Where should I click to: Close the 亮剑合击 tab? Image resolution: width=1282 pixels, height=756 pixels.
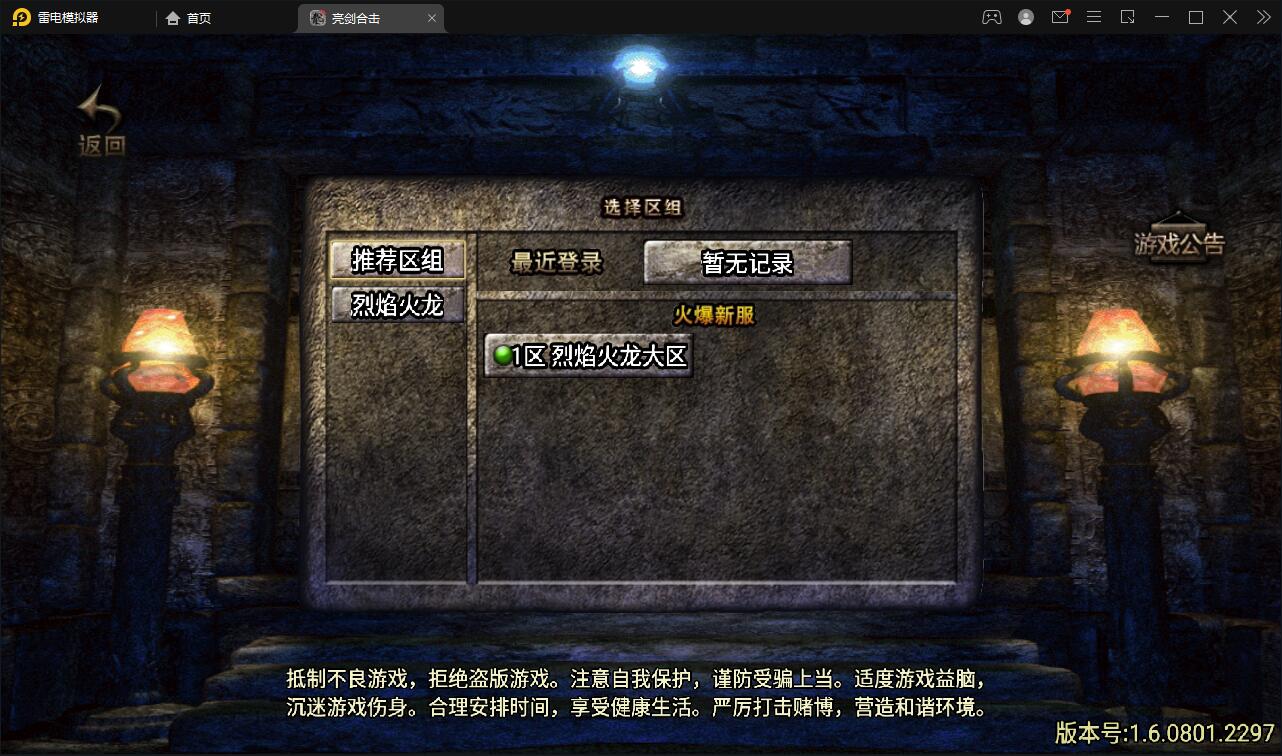[431, 17]
